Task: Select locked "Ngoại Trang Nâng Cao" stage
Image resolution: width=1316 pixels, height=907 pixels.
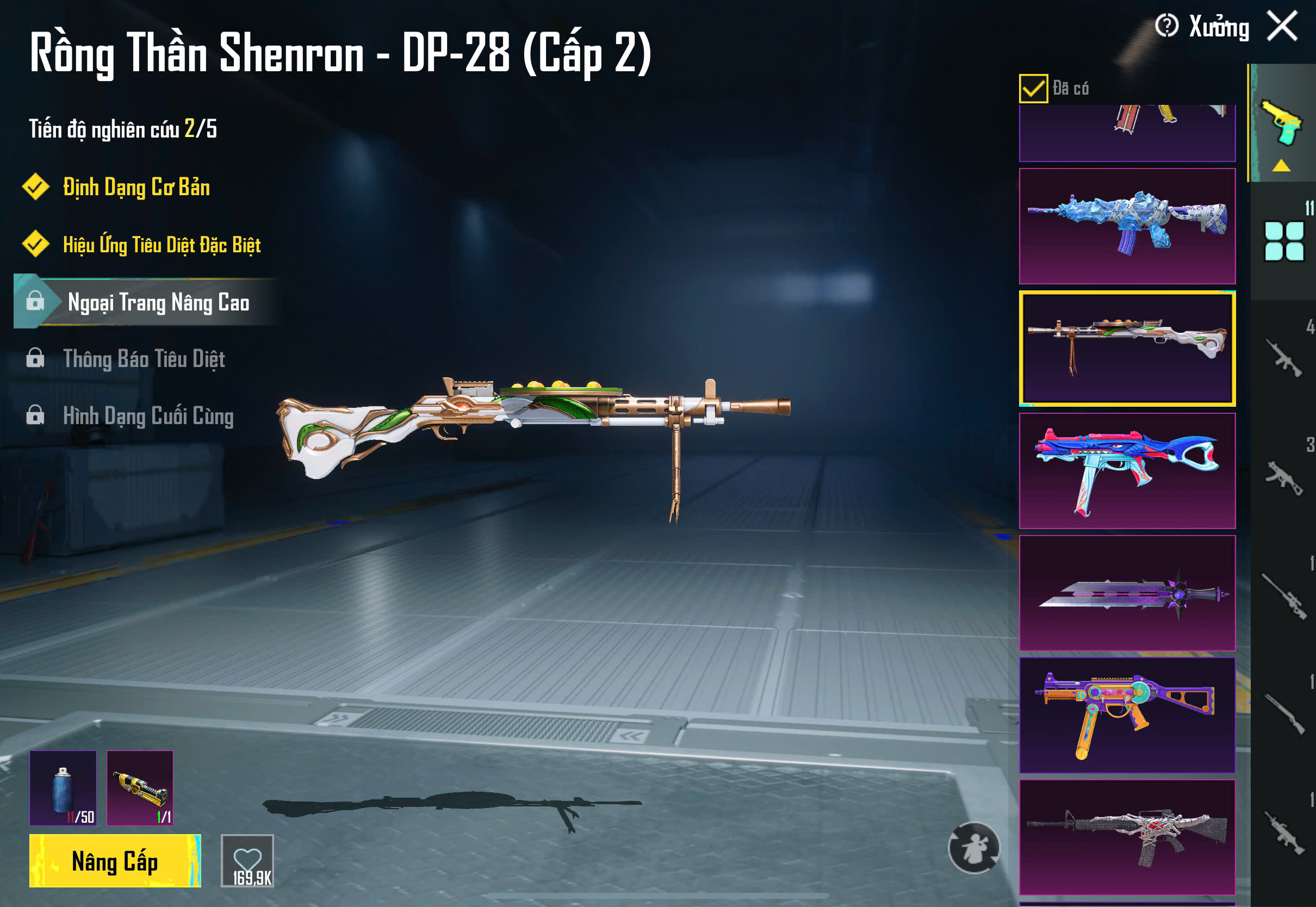Action: tap(158, 302)
